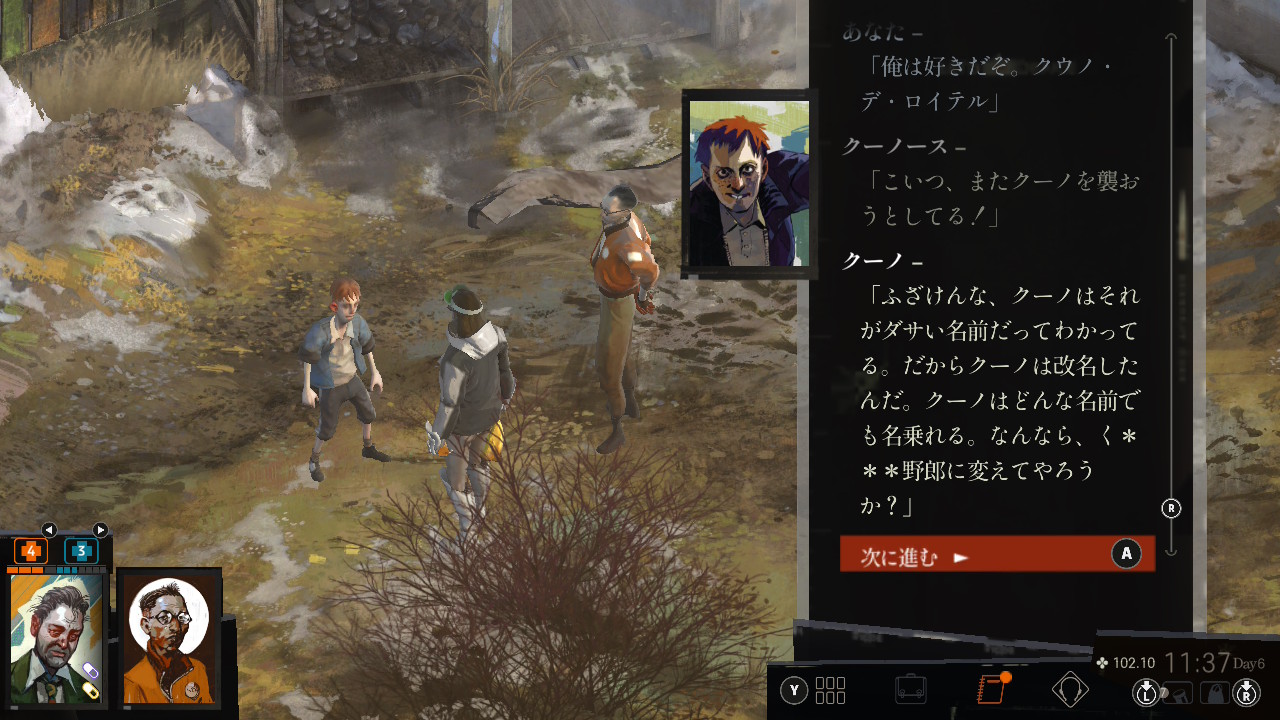Select the plastic bag held-item slot
Viewport: 1280px width, 720px height.
(x=1214, y=691)
